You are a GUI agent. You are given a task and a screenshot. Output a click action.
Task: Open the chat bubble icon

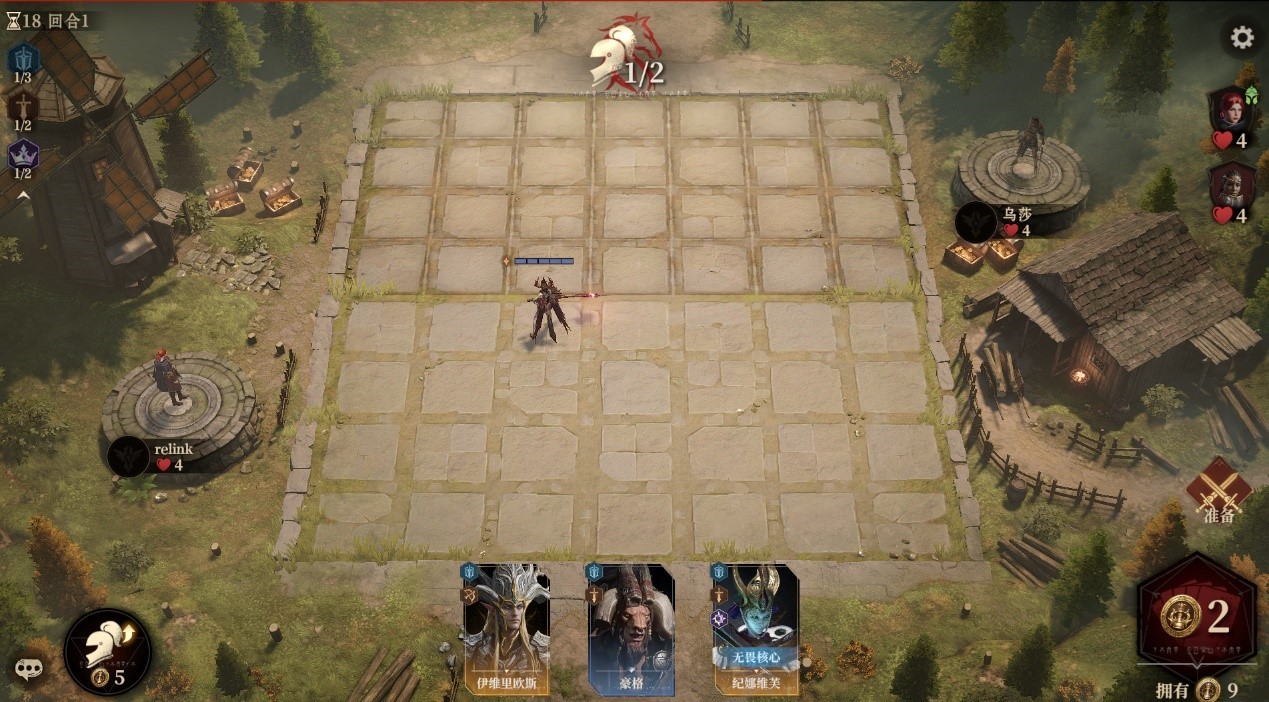[x=27, y=669]
